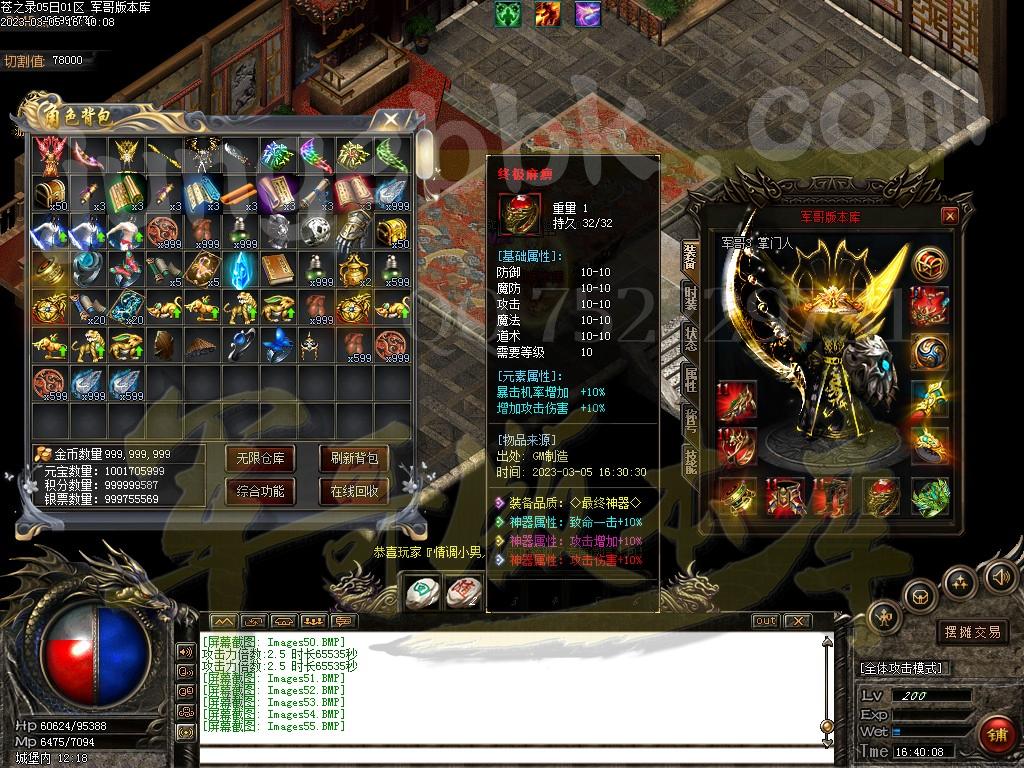Click the chat text input field
Viewport: 1024px width, 768px height.
[500, 754]
